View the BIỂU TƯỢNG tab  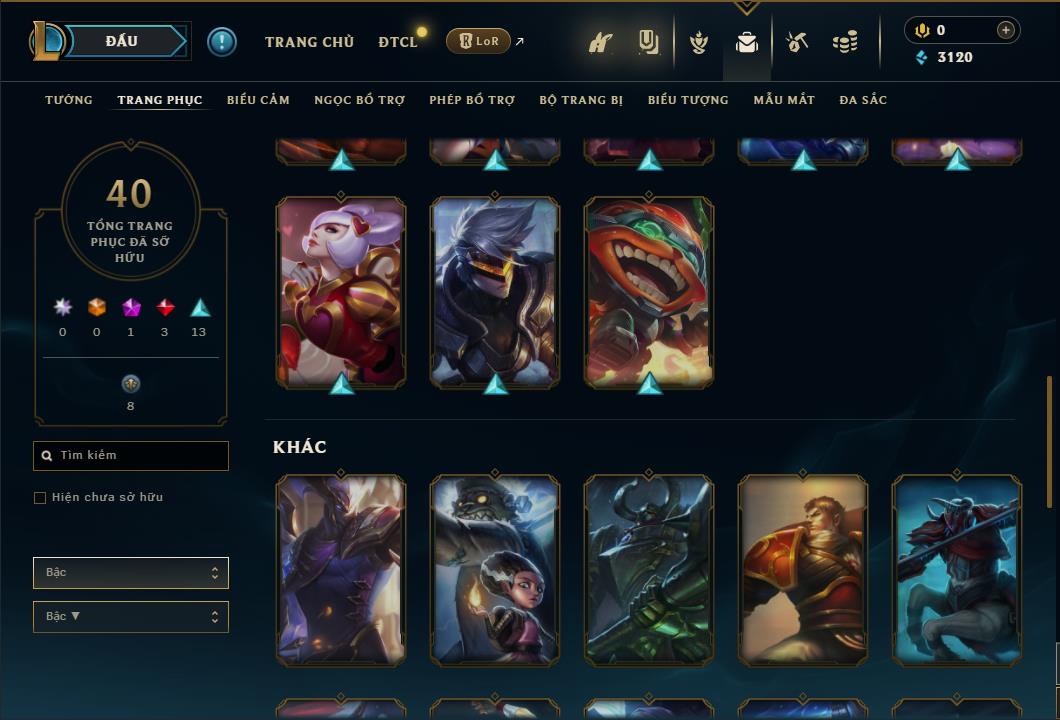pos(688,100)
